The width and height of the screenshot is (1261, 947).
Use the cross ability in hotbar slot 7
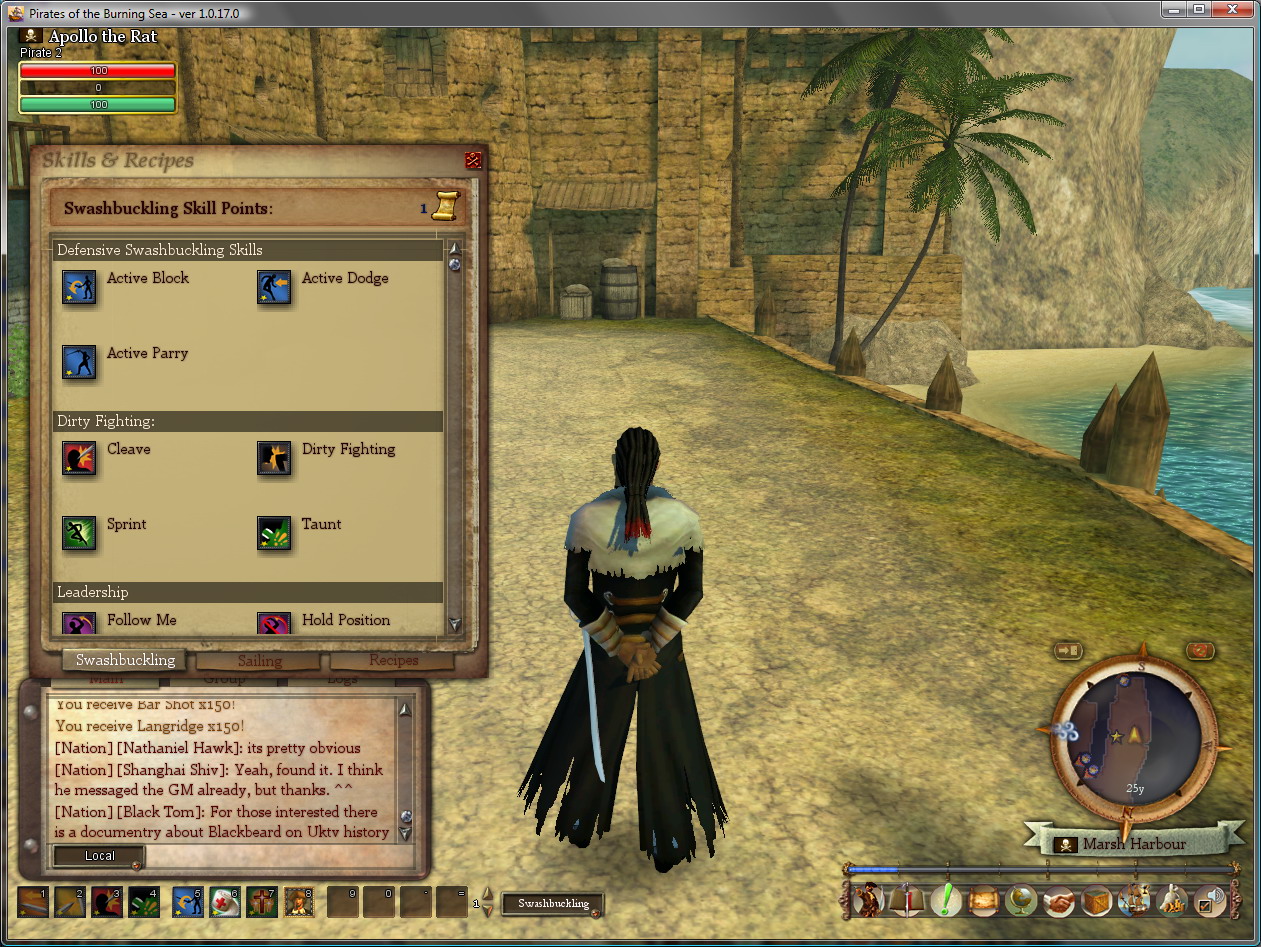[262, 902]
